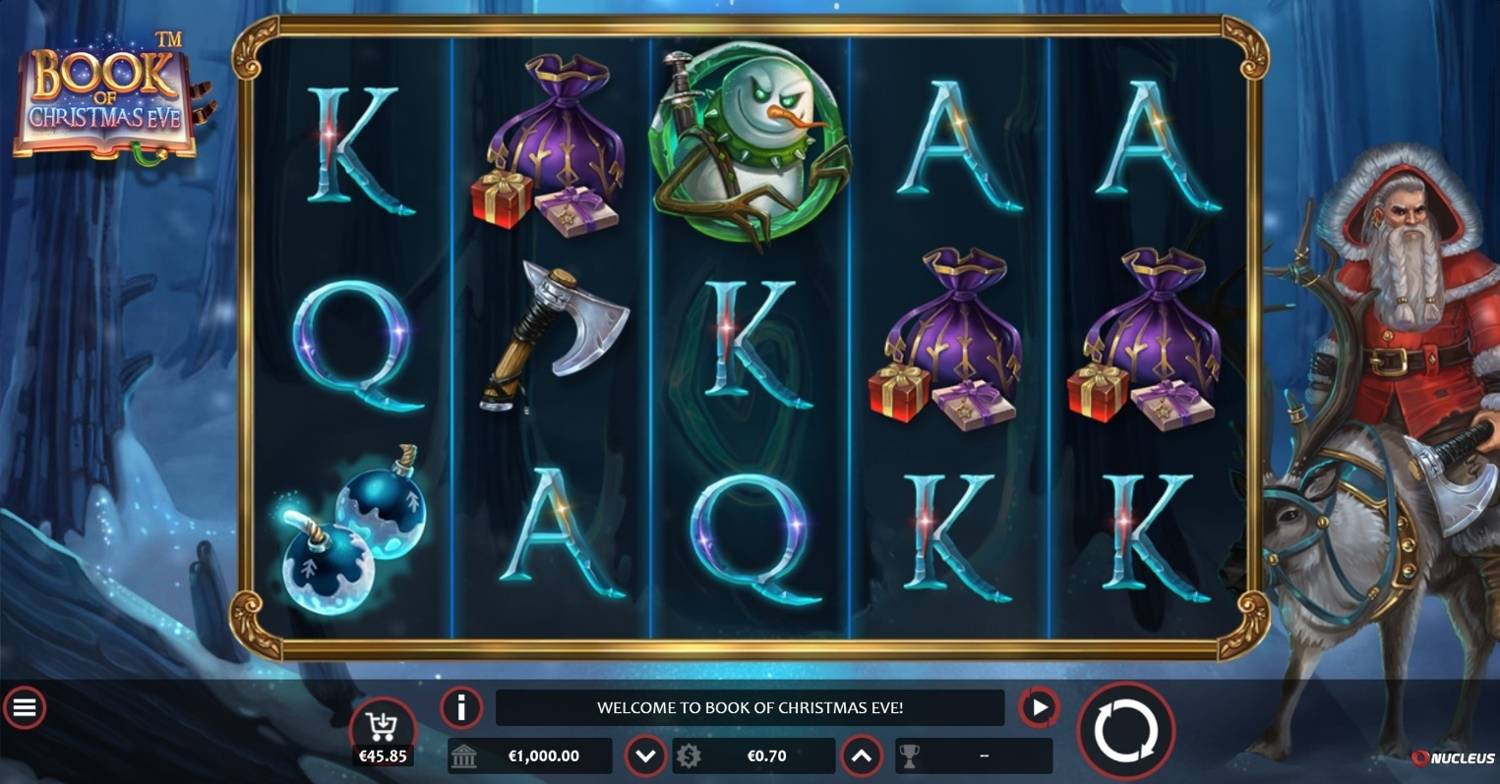Screen dimensions: 1500x784
Task: Start autoplay with the play arrow button
Action: pyautogui.click(x=1039, y=708)
